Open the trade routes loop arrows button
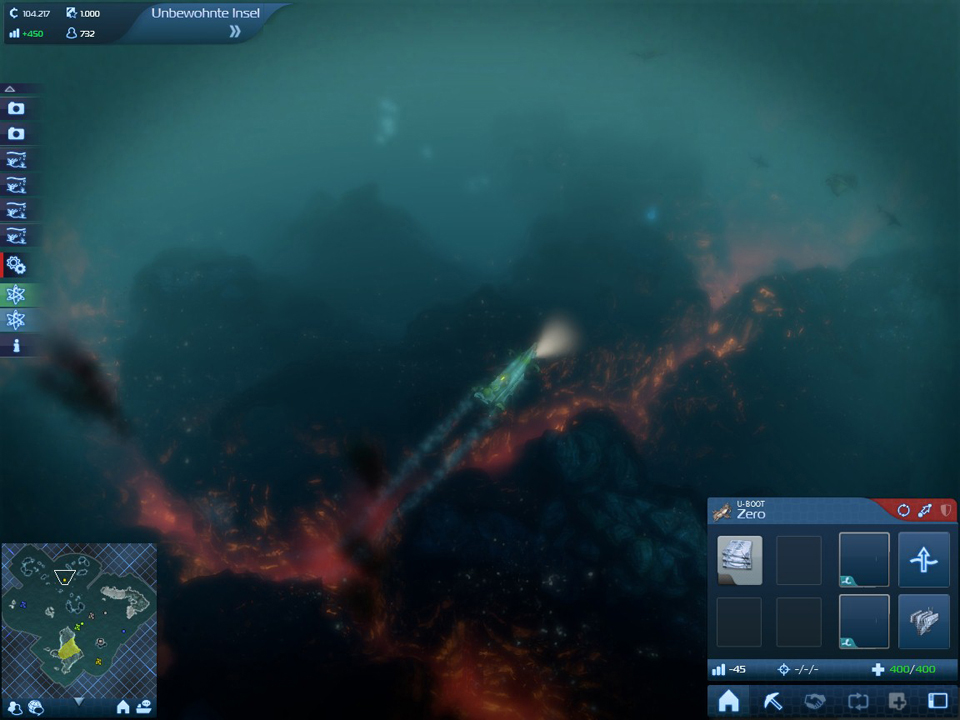The height and width of the screenshot is (720, 960). (x=858, y=702)
